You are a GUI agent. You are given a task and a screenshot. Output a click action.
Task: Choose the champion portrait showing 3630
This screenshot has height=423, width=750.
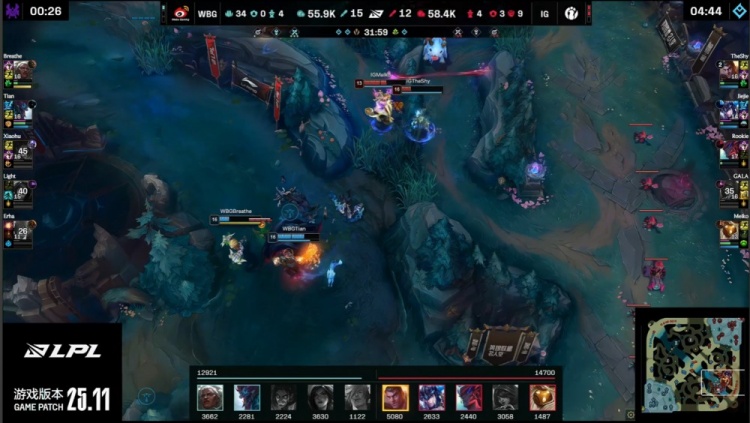click(x=320, y=396)
